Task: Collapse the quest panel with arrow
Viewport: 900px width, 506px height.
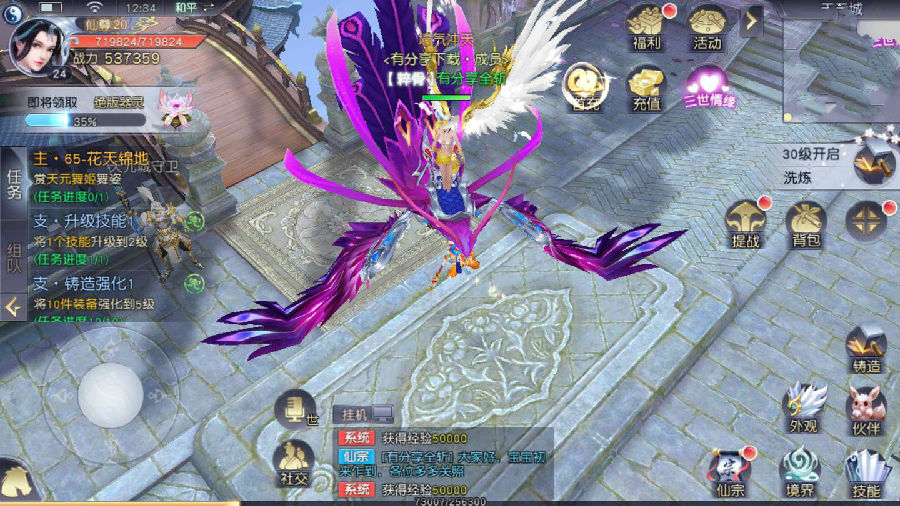Action: click(x=13, y=307)
